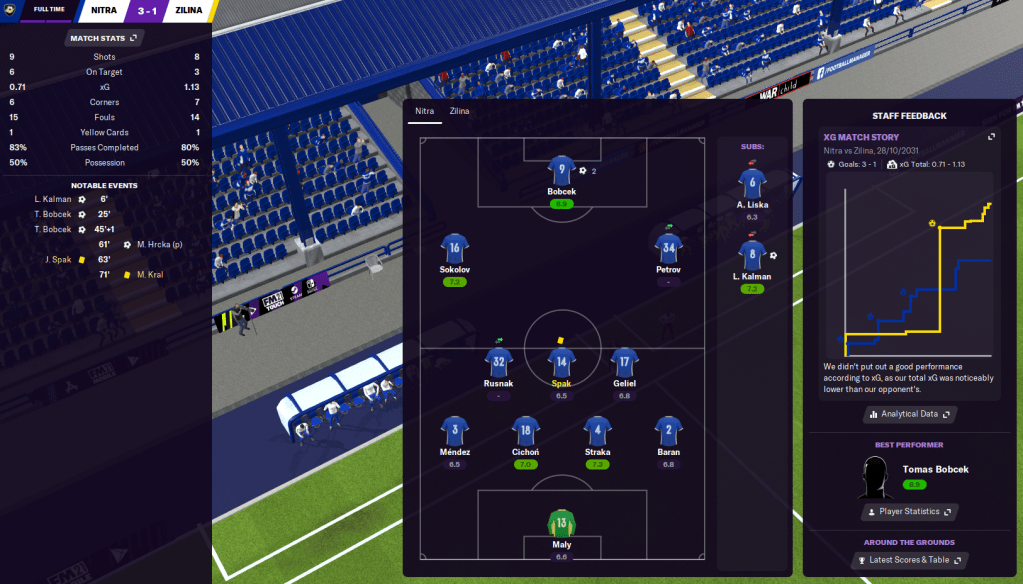This screenshot has width=1023, height=584.
Task: Expand the xG Match Story chart
Action: click(x=991, y=137)
